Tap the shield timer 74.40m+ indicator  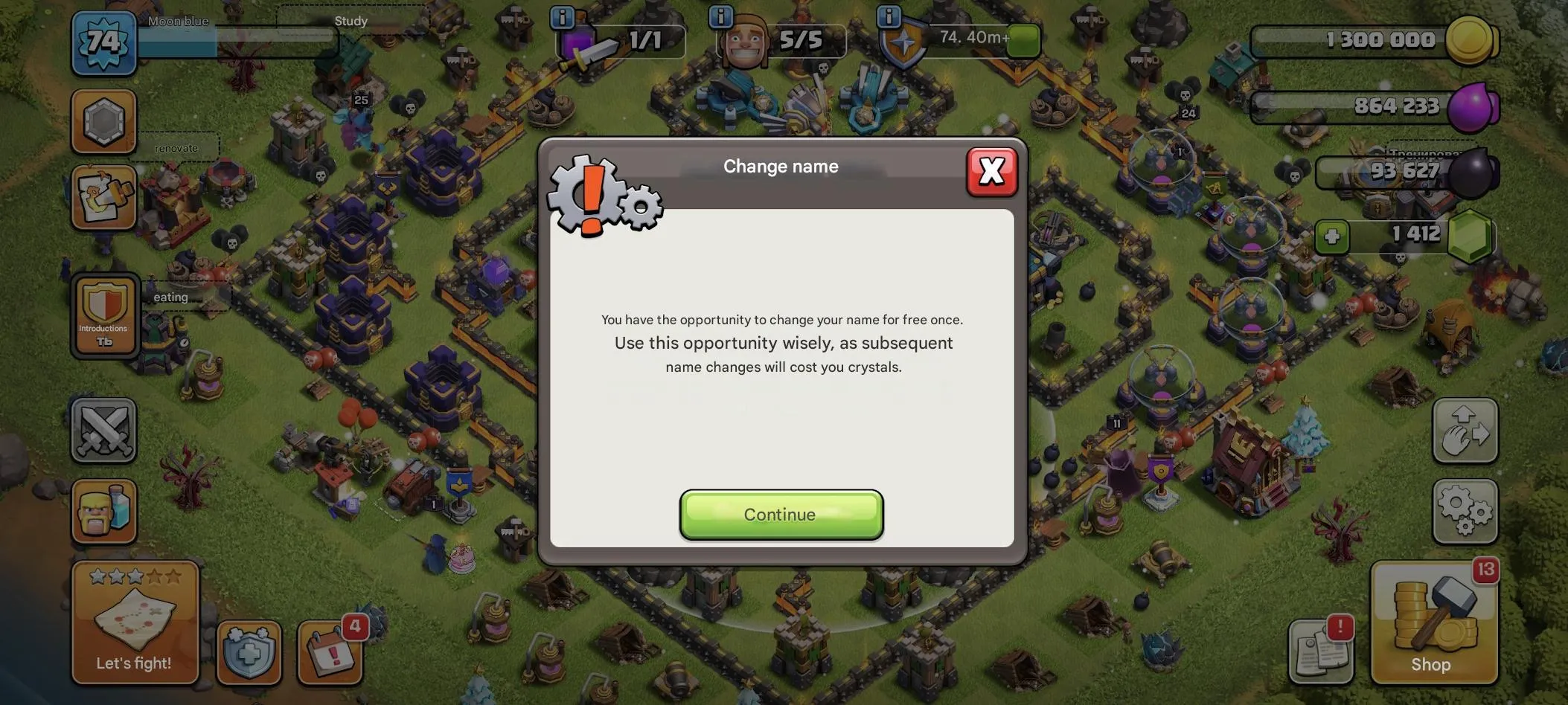[960, 41]
